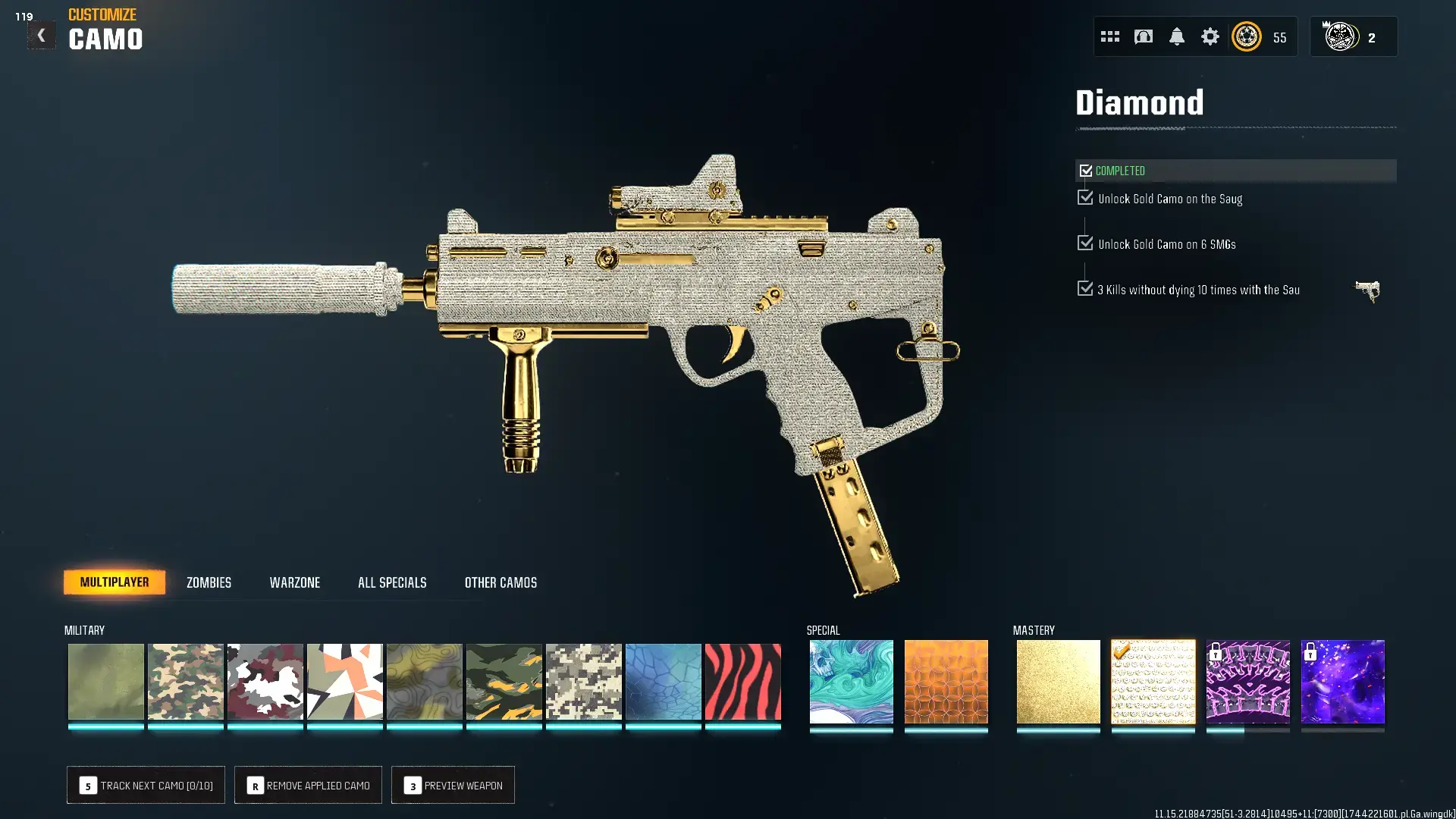
Task: Choose the gray digital pixel camo
Action: [x=583, y=682]
